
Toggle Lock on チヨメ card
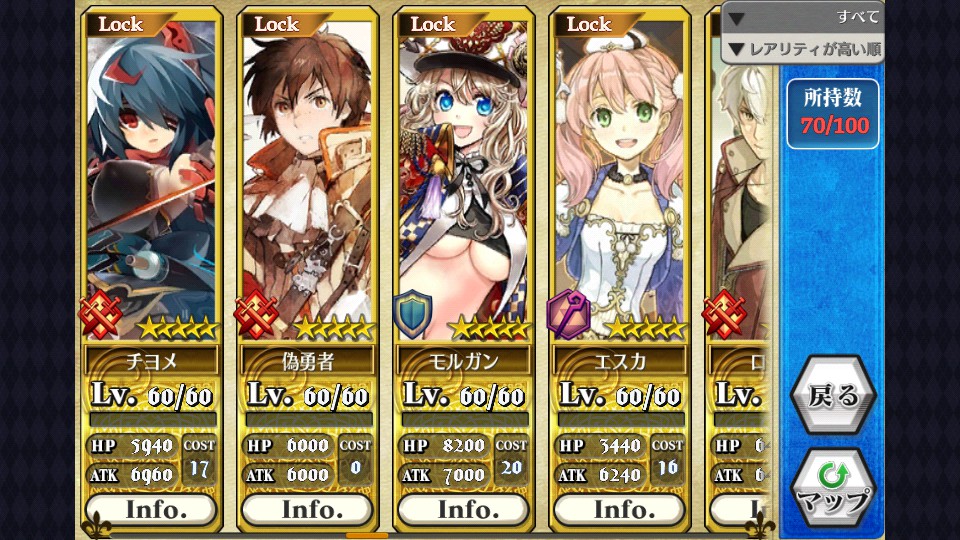(x=121, y=24)
